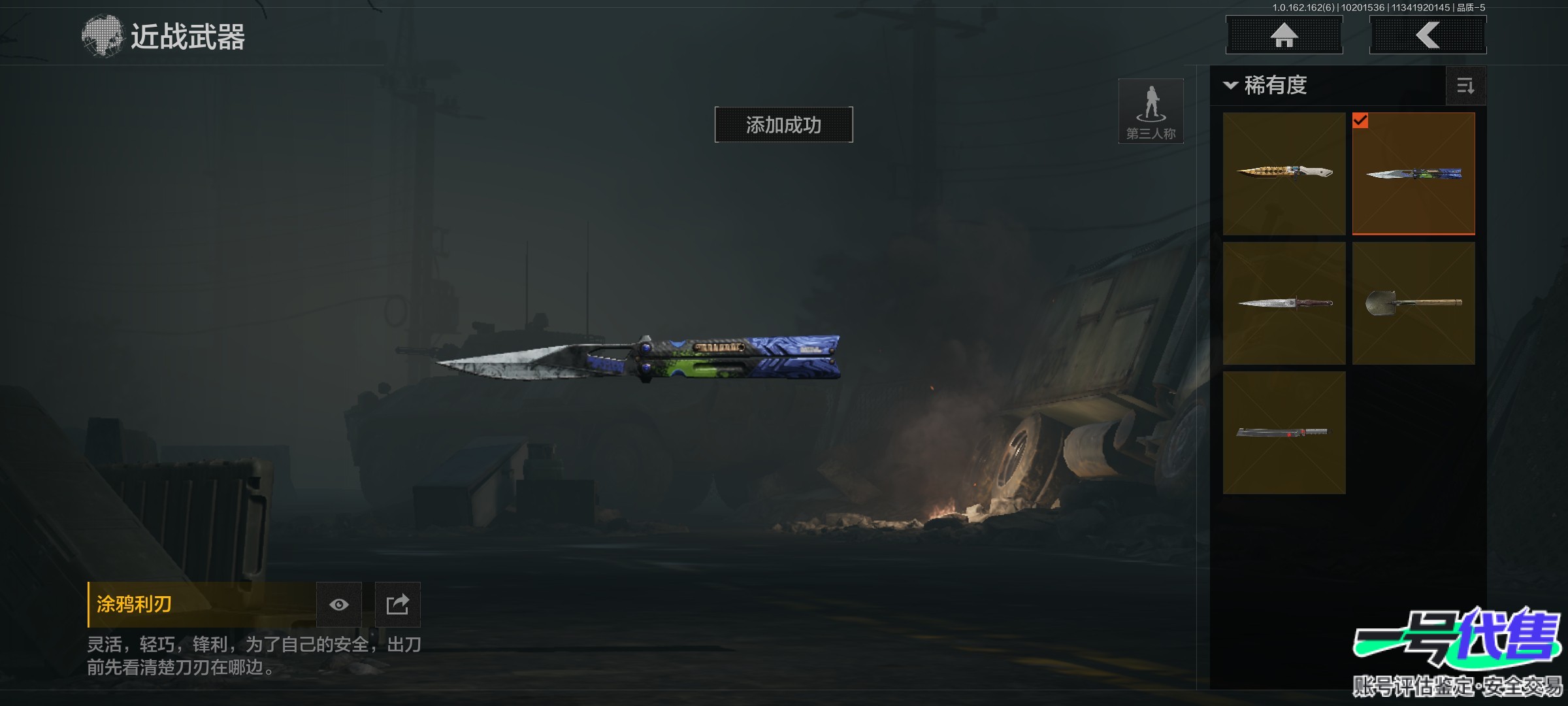Image resolution: width=1568 pixels, height=706 pixels.
Task: Select the blue butterfly knife thumbnail
Action: pyautogui.click(x=1413, y=173)
